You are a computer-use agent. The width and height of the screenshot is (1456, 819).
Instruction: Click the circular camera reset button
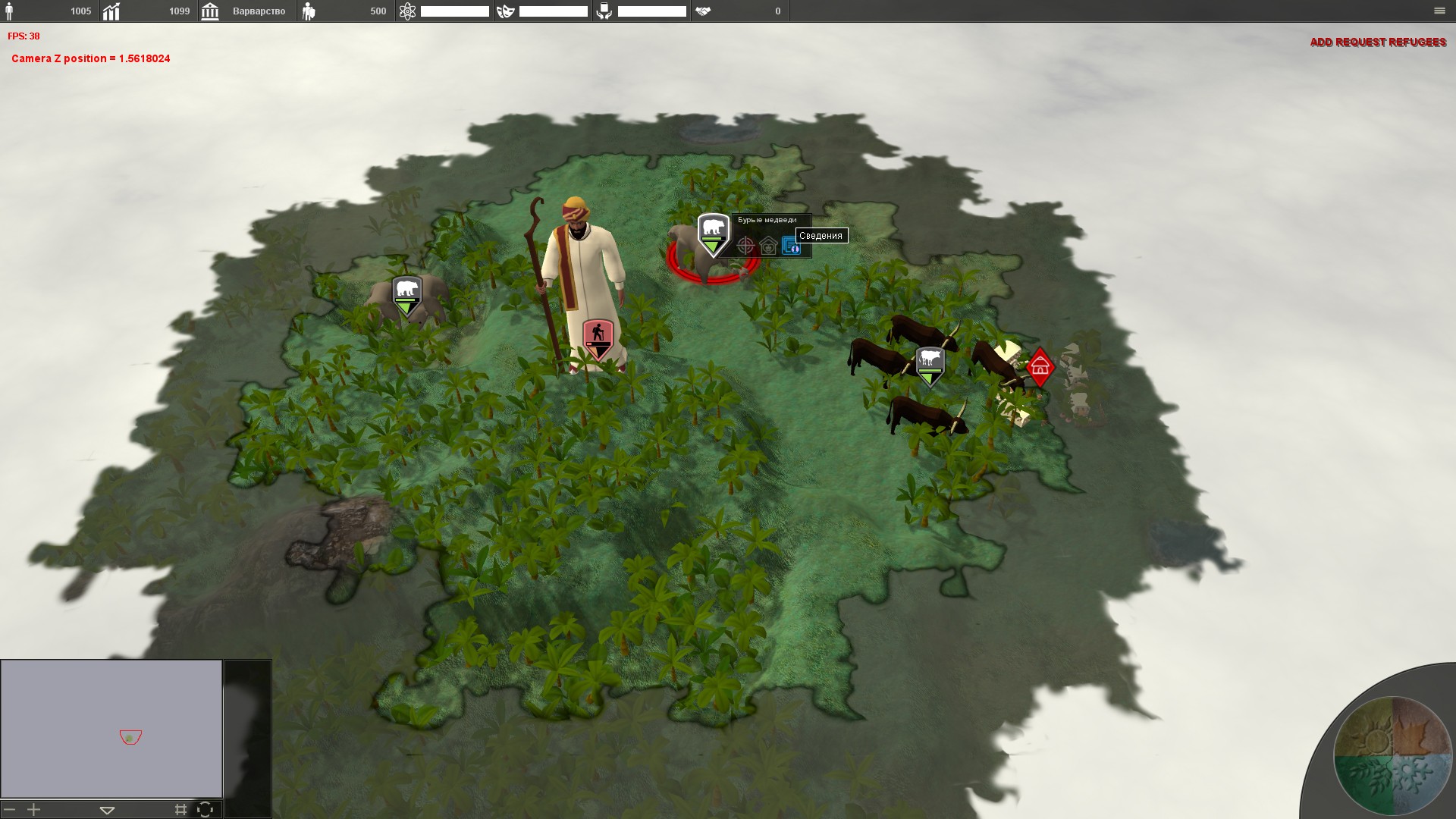(205, 810)
